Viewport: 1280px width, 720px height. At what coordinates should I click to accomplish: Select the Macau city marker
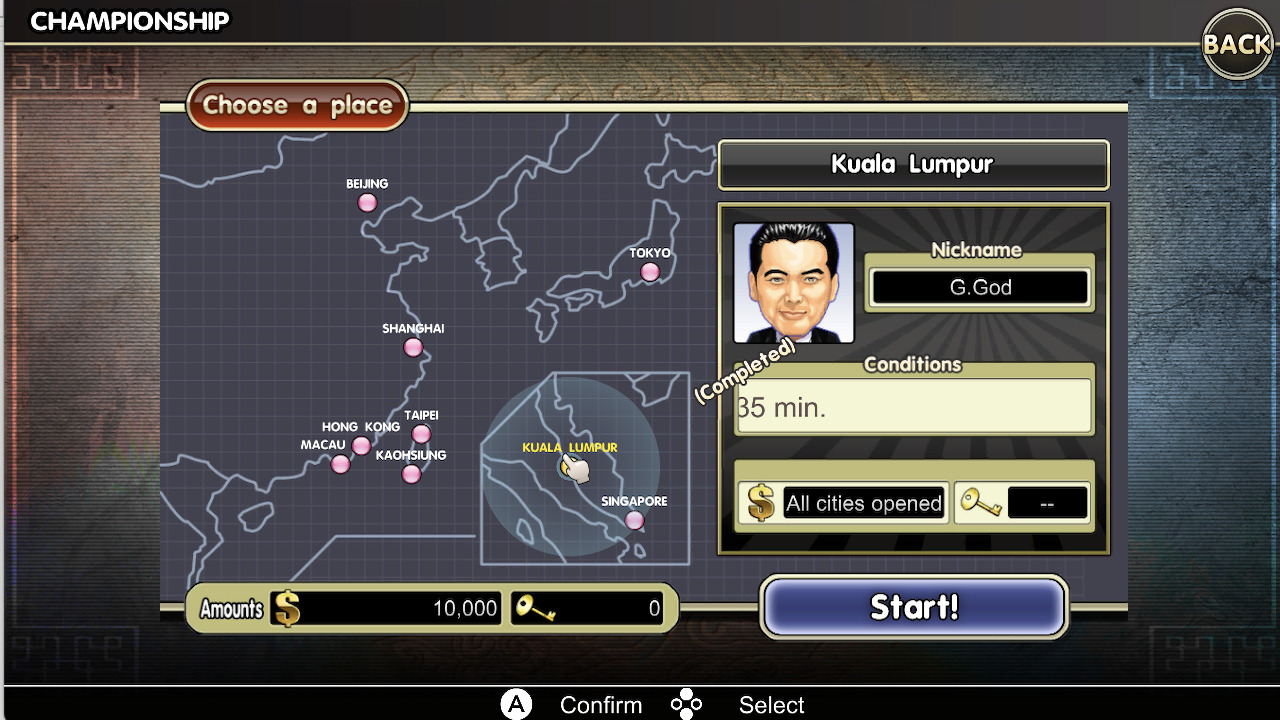pyautogui.click(x=340, y=463)
